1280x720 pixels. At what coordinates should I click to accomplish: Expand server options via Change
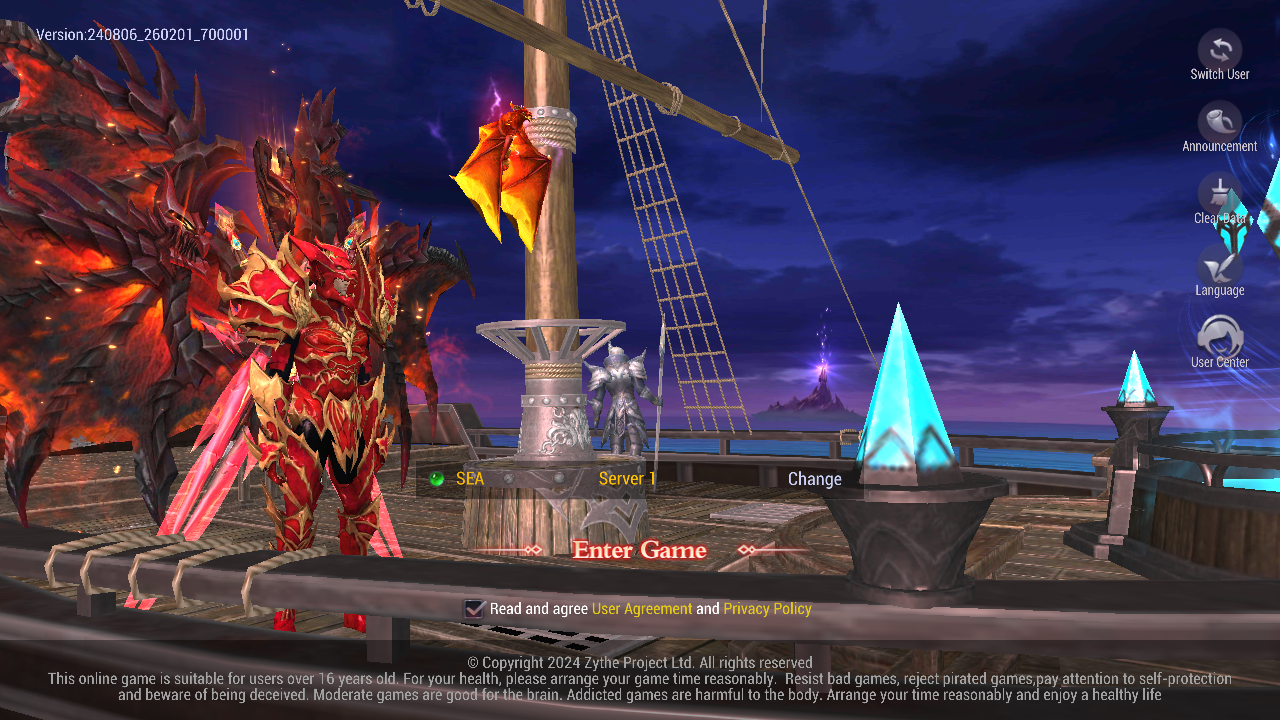(x=814, y=478)
